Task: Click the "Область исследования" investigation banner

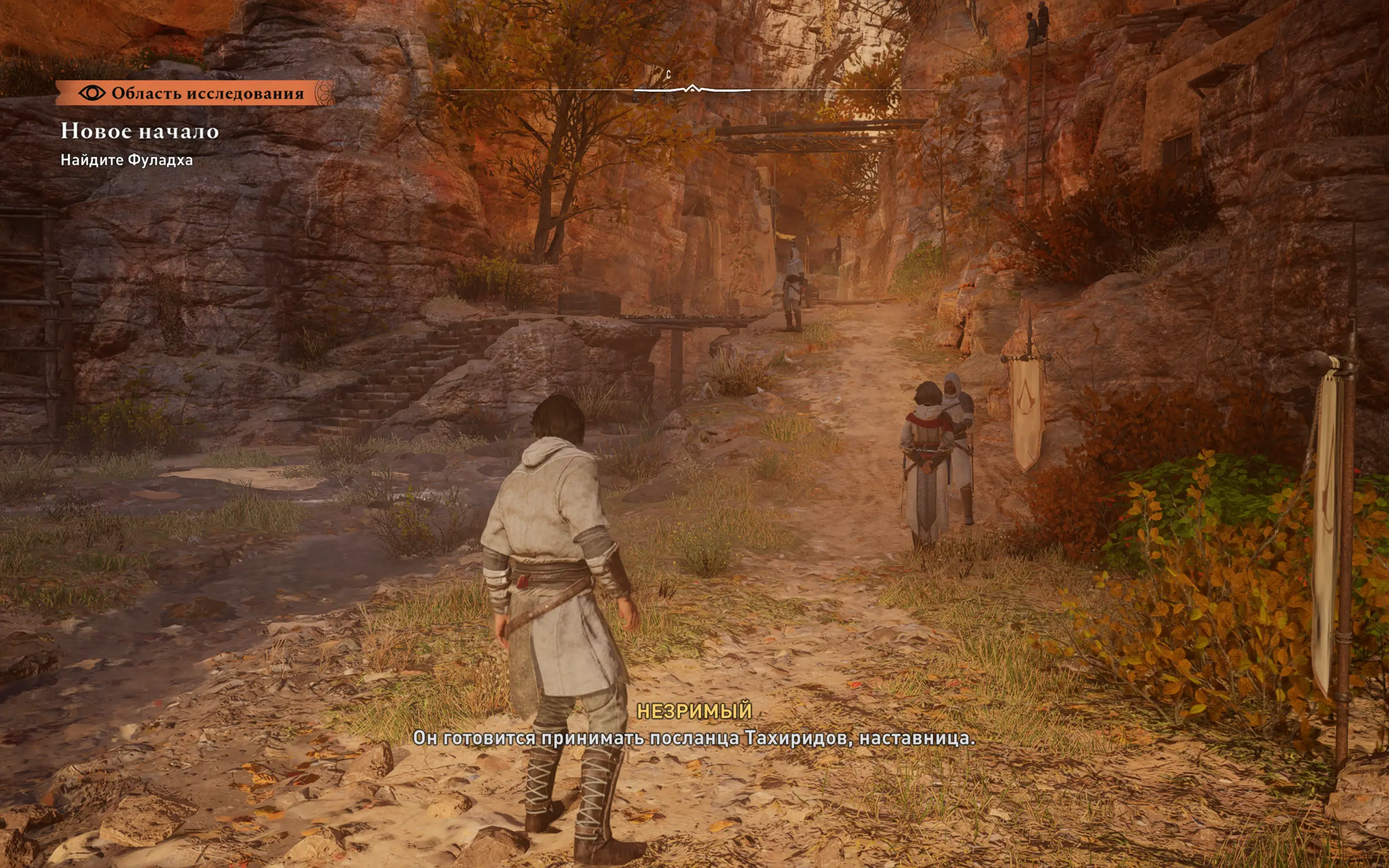Action: coord(195,93)
